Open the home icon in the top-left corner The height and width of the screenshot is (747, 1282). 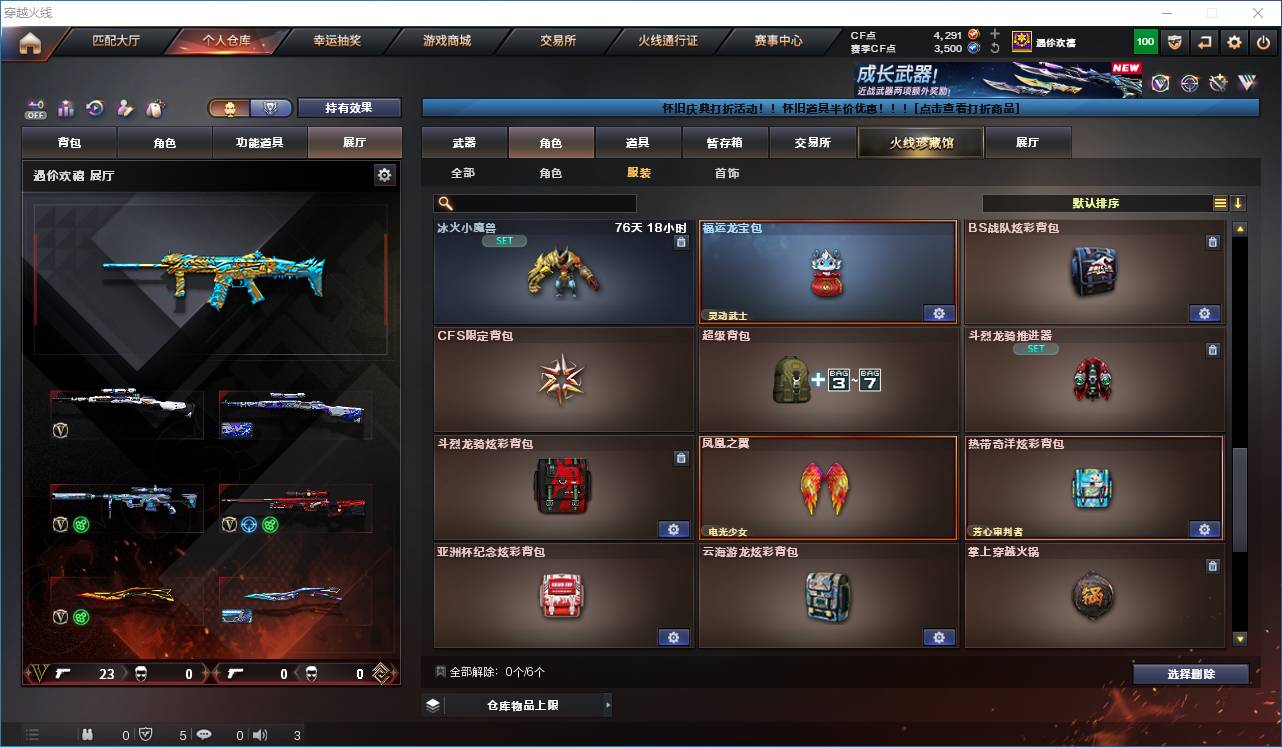(x=27, y=42)
